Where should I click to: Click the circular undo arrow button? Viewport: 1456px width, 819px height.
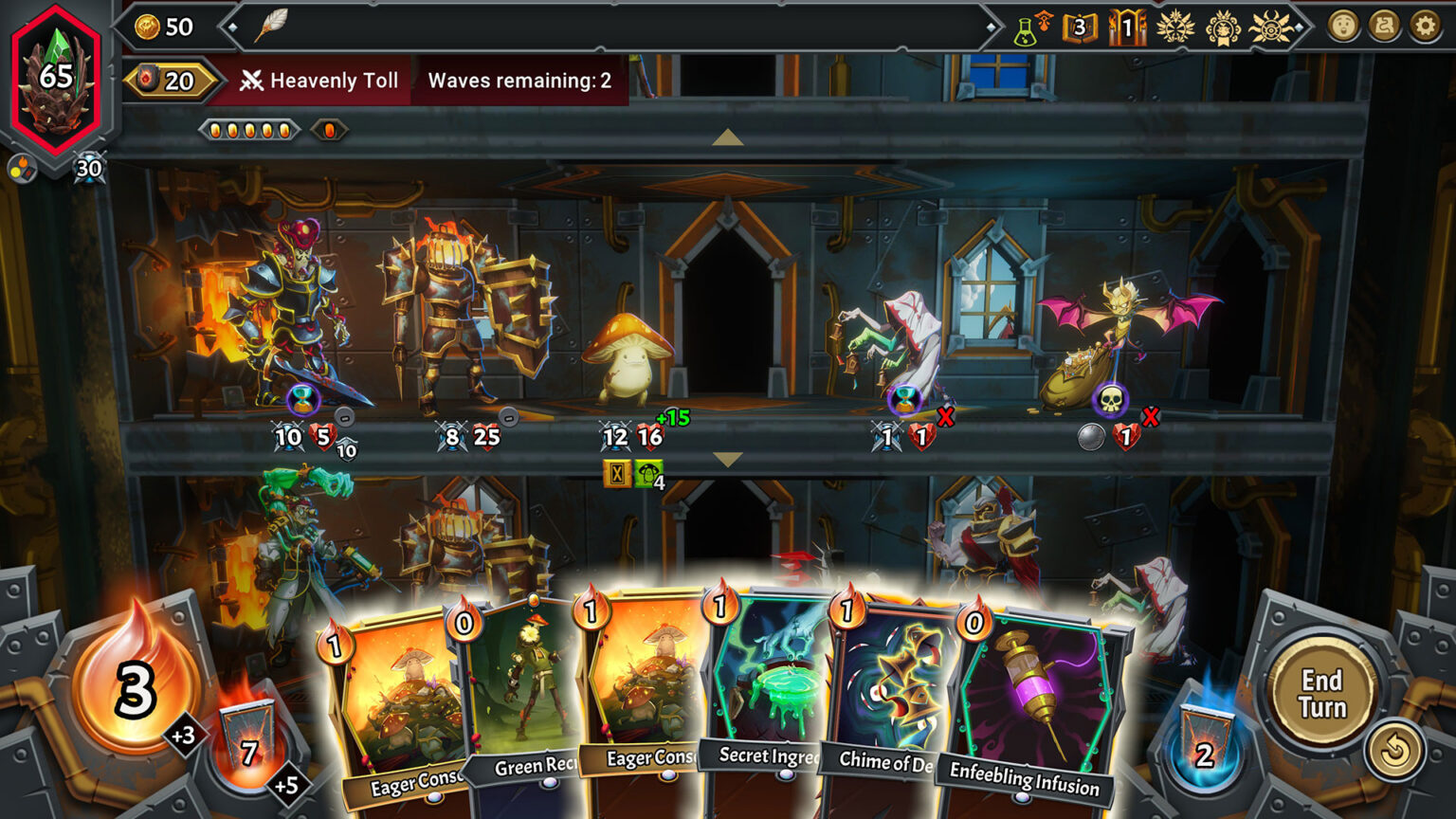pyautogui.click(x=1394, y=751)
